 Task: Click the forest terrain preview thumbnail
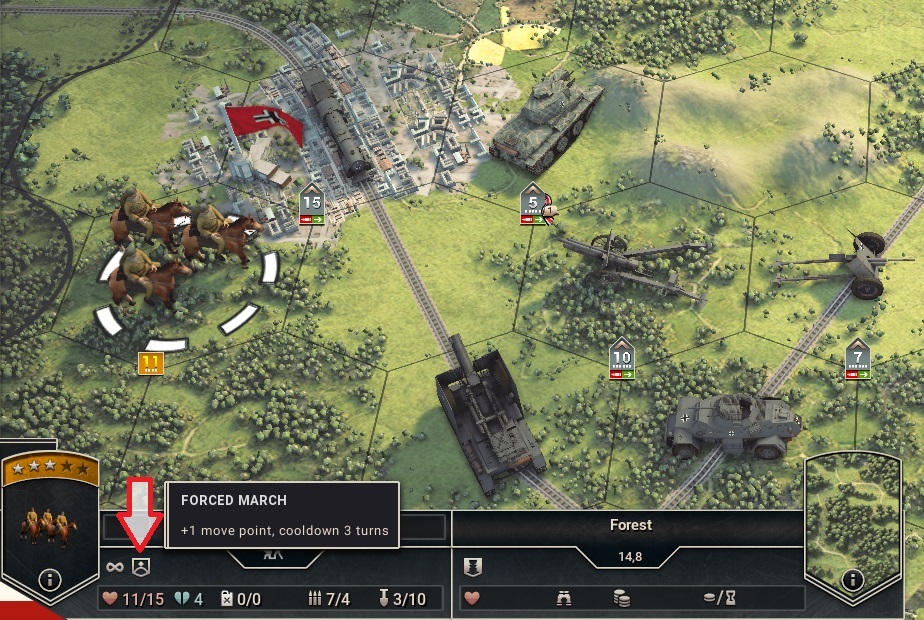click(x=852, y=513)
